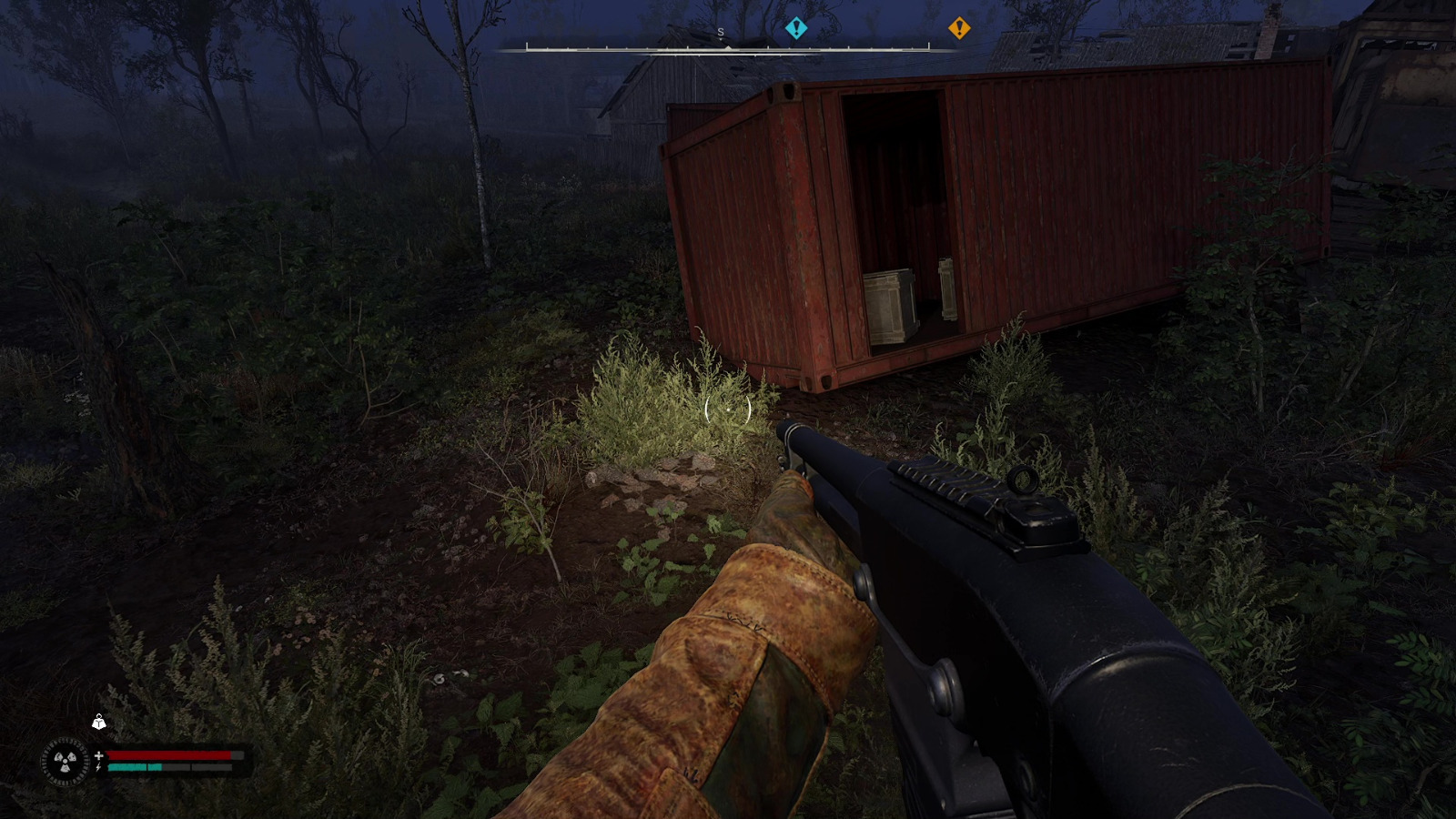This screenshot has height=819, width=1456.
Task: Click the South marker on the compass
Action: (719, 31)
